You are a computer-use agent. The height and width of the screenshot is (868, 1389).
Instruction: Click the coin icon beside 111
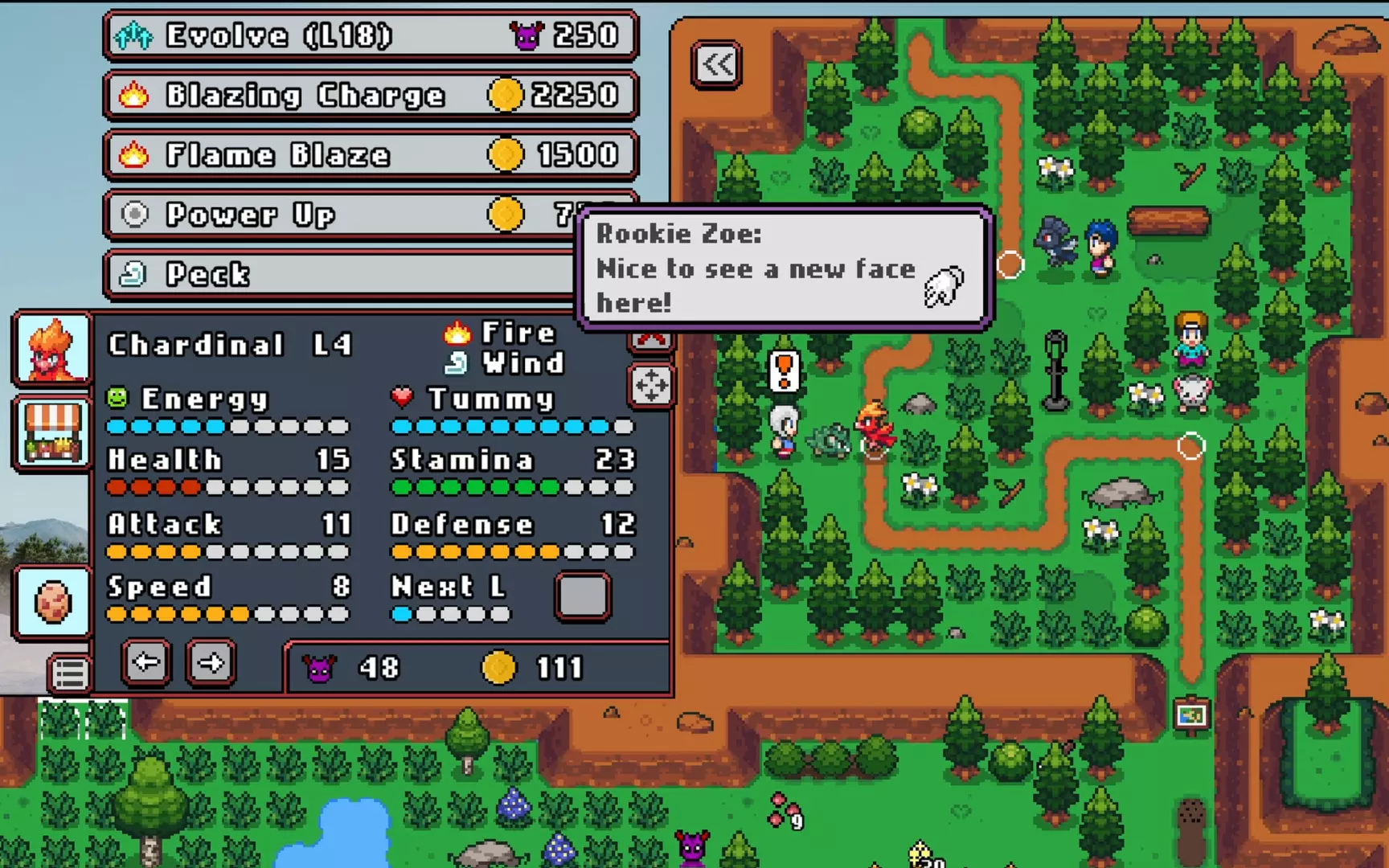[x=499, y=667]
